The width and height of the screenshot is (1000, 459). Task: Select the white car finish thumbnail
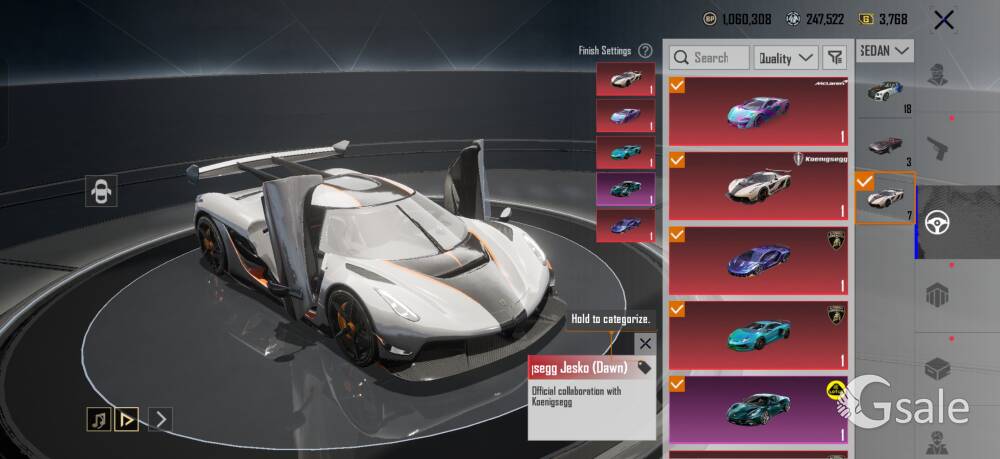625,79
